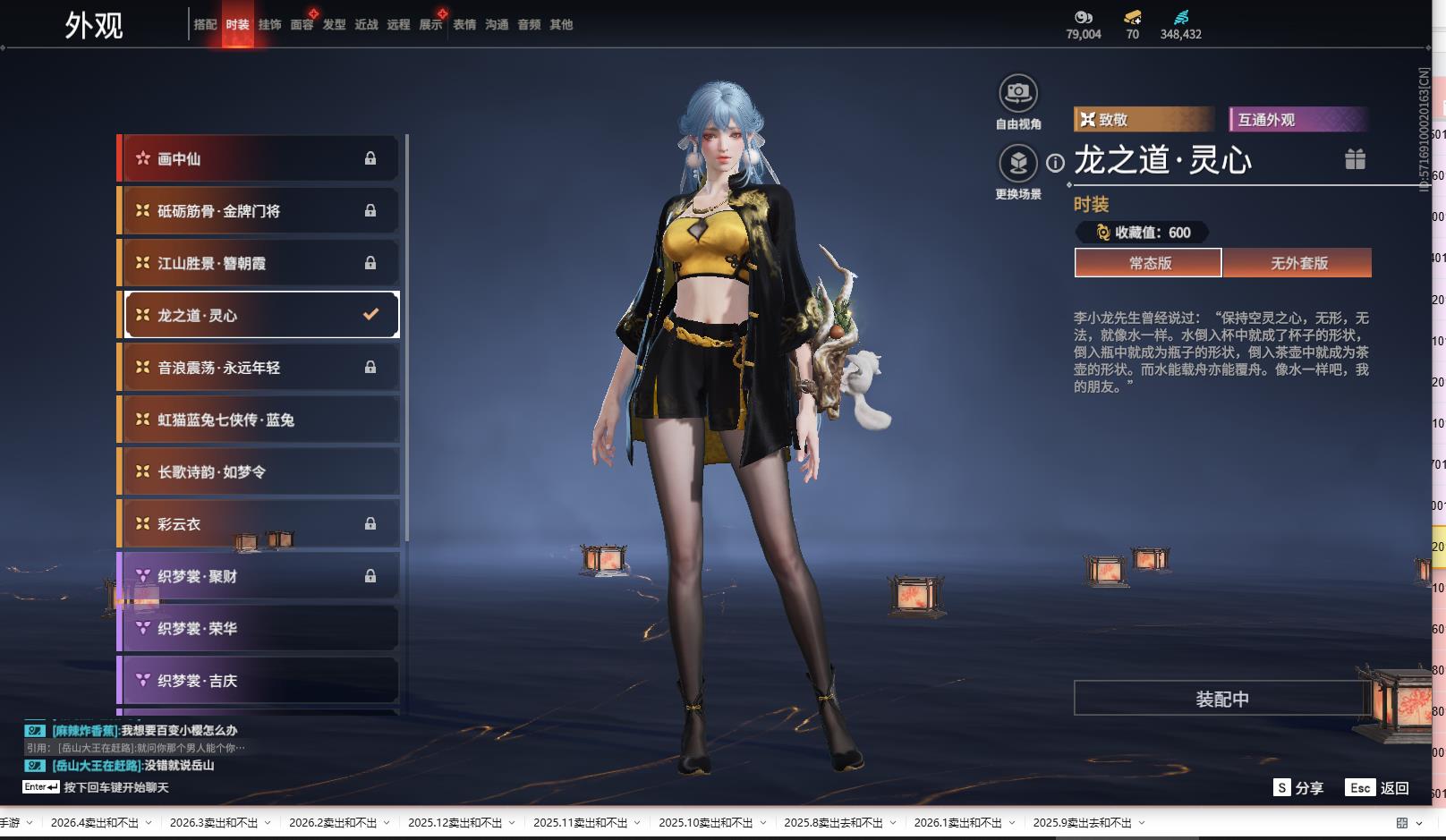The image size is (1446, 840).
Task: Choose 虹猫蓝兔七侠传·蓝兔 outfit
Action: point(258,420)
